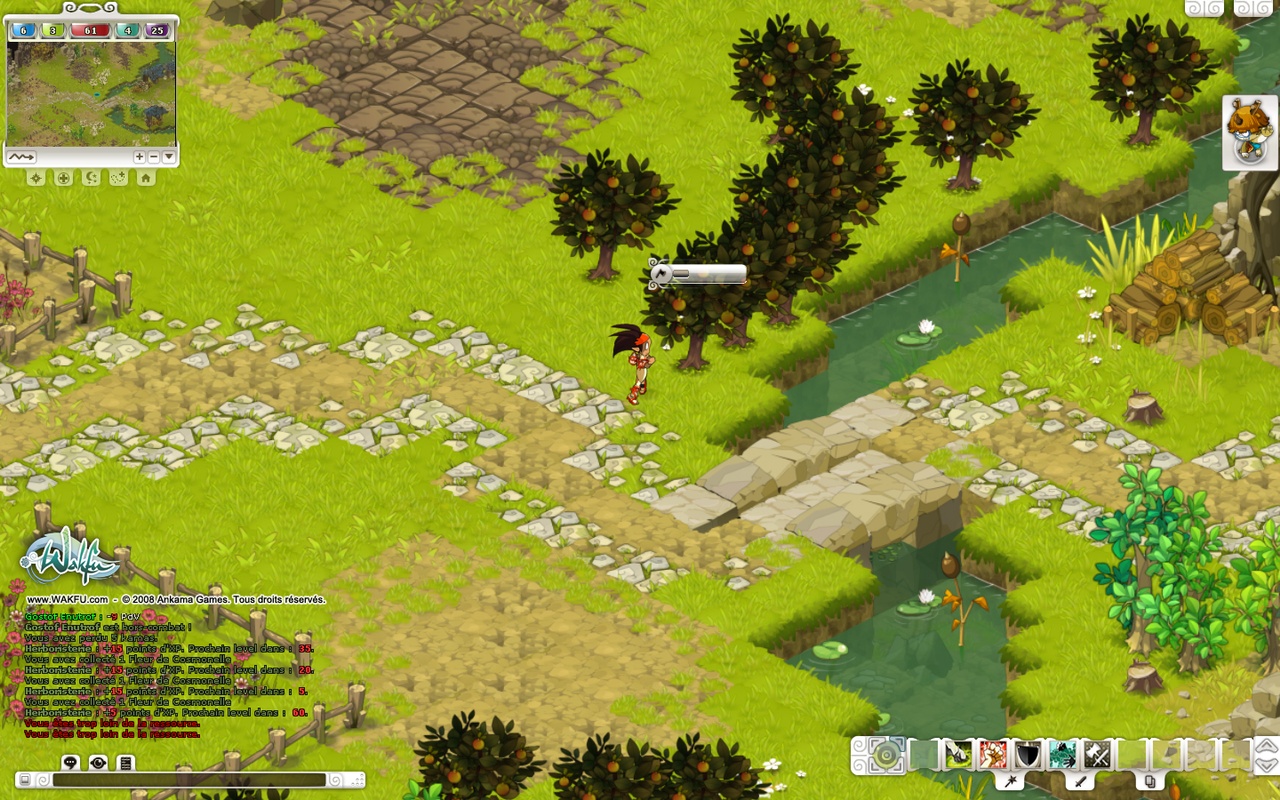Image resolution: width=1280 pixels, height=800 pixels.
Task: Toggle the moon icon under the minimap
Action: coord(90,178)
